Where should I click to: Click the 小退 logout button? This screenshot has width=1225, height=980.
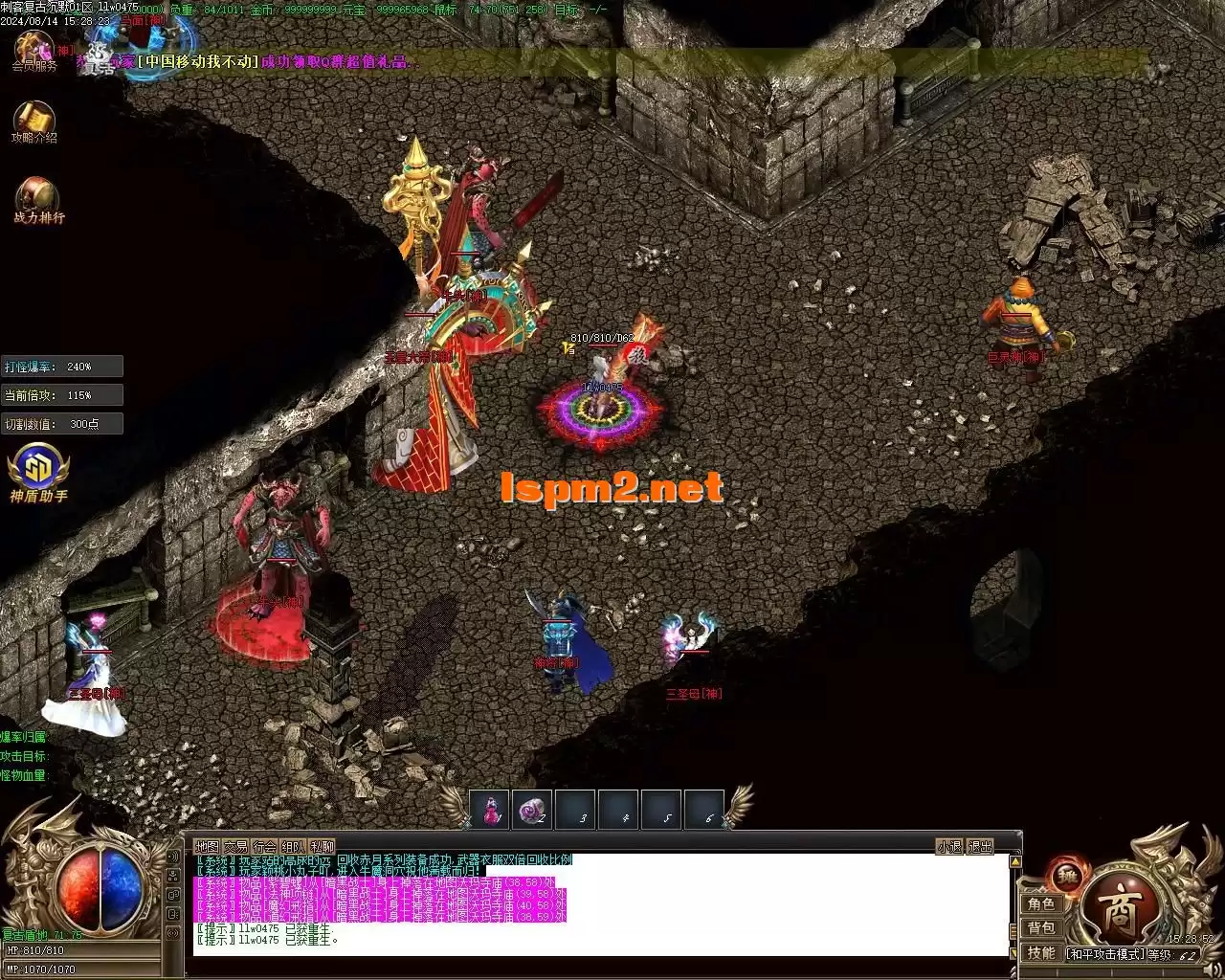pos(949,846)
